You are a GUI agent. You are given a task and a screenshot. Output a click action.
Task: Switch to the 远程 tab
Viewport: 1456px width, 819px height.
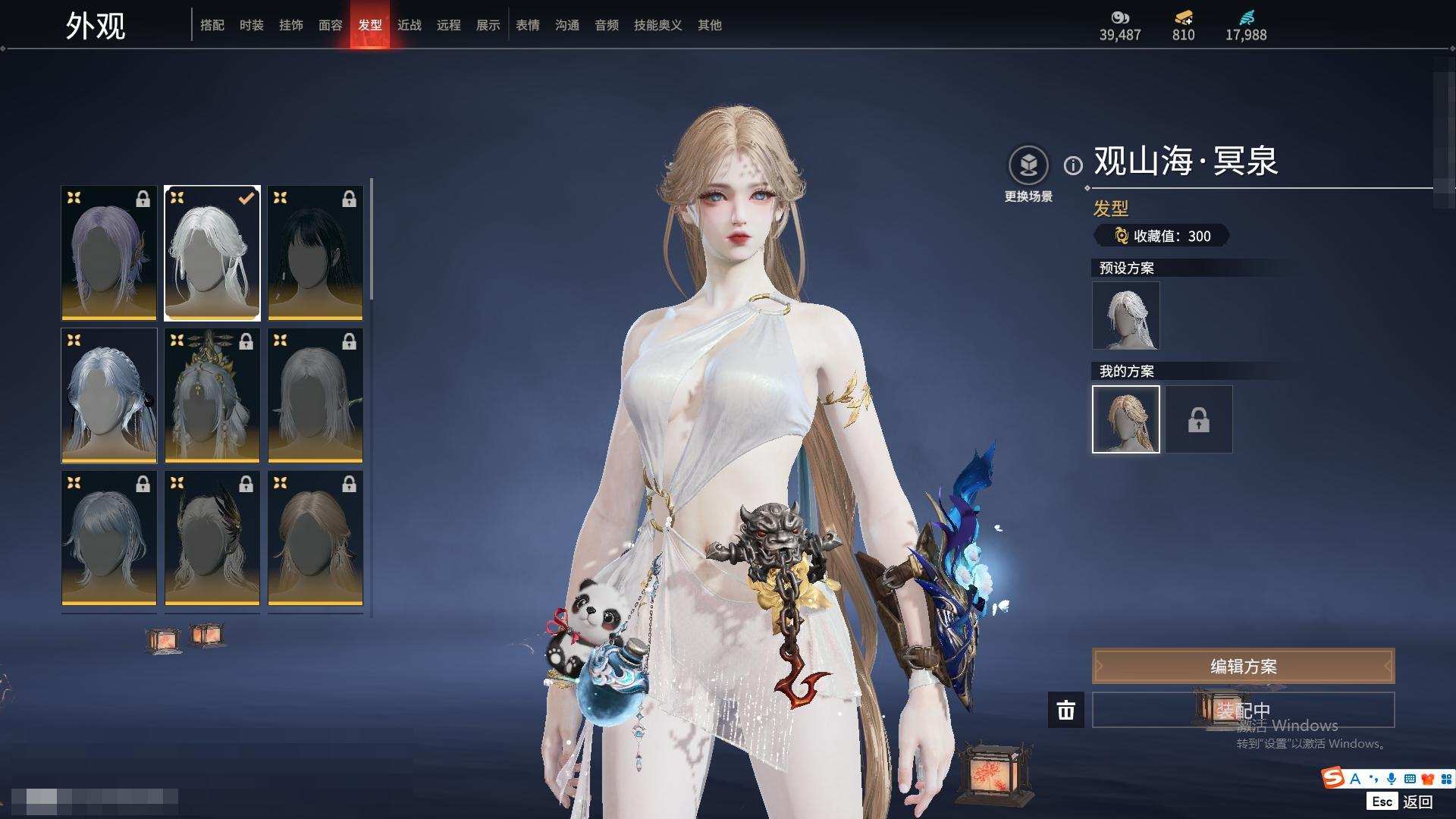point(448,25)
